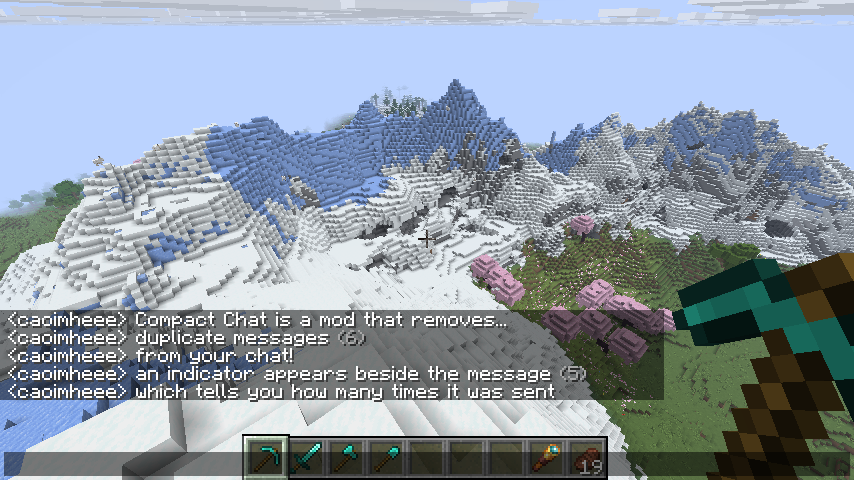The image size is (854, 480).
Task: Switch to the diamond shovel slot
Action: tap(387, 458)
